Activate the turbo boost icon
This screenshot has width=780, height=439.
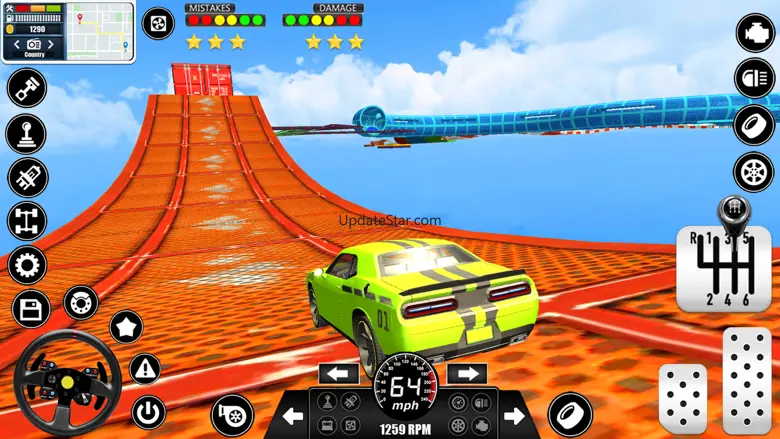(232, 415)
